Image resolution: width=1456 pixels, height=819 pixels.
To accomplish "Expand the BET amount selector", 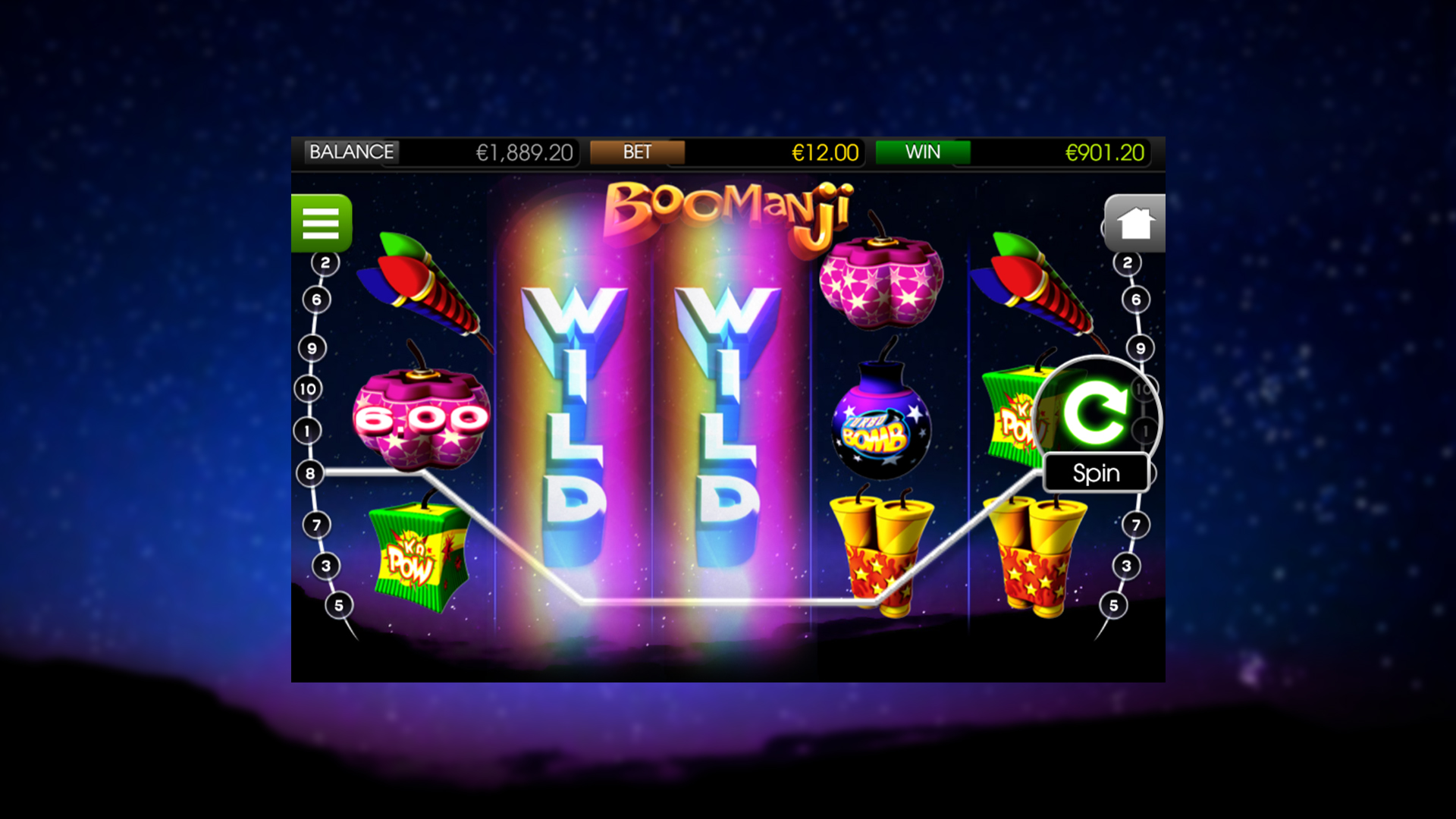I will pyautogui.click(x=638, y=152).
